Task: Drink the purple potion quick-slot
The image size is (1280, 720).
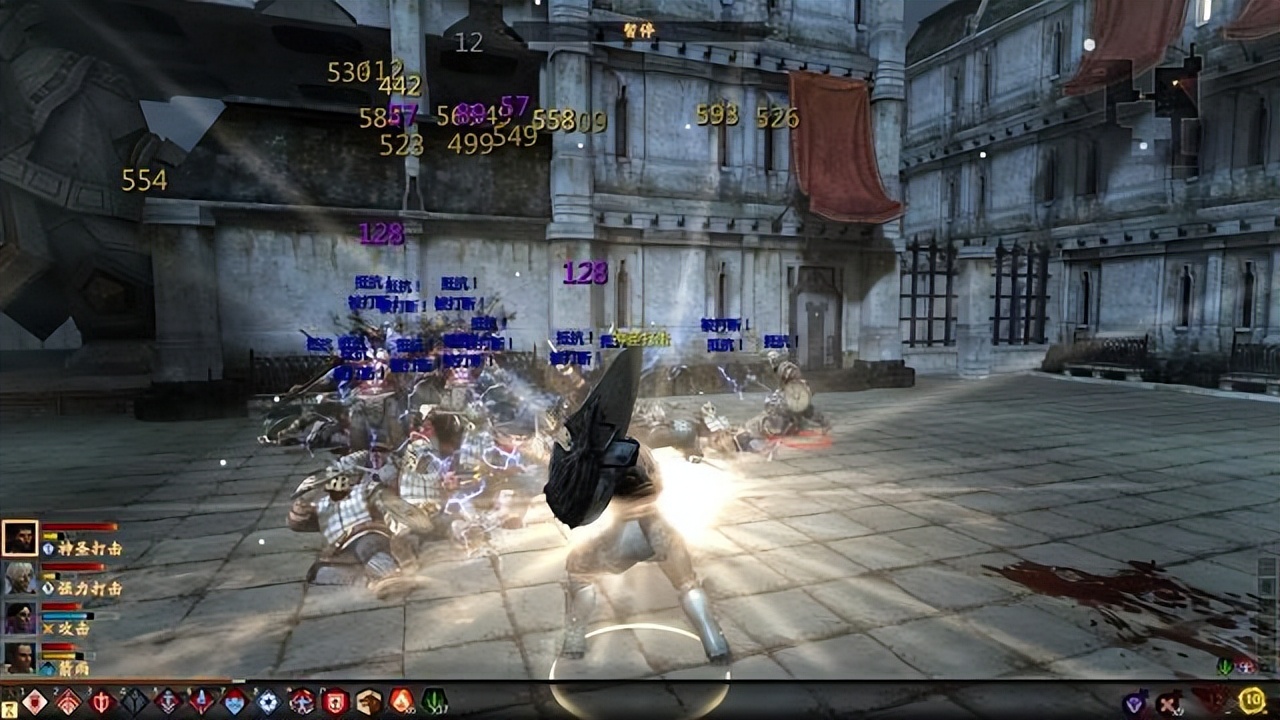Action: tap(1134, 703)
